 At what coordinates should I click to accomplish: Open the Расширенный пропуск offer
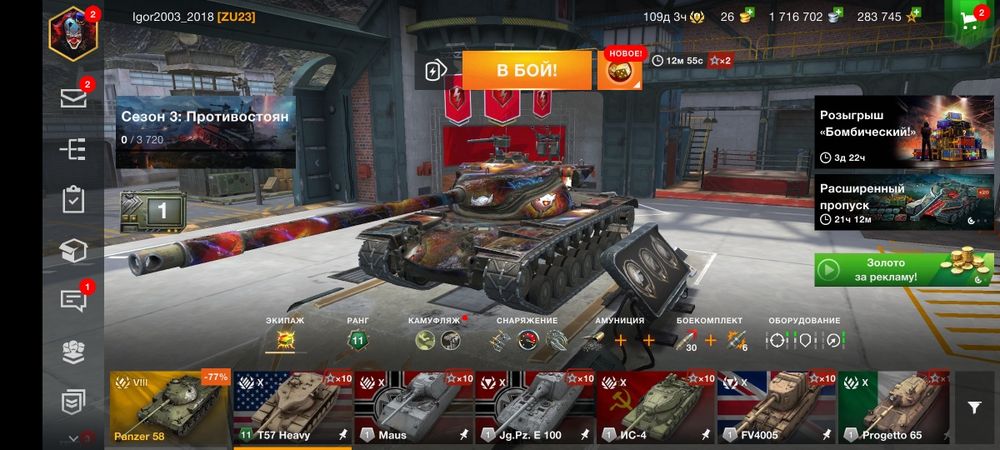[x=904, y=203]
